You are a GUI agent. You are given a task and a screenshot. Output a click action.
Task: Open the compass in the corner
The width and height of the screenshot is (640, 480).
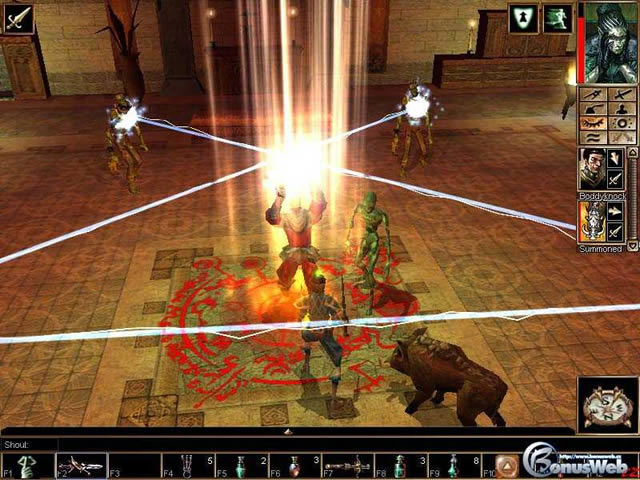pos(607,404)
